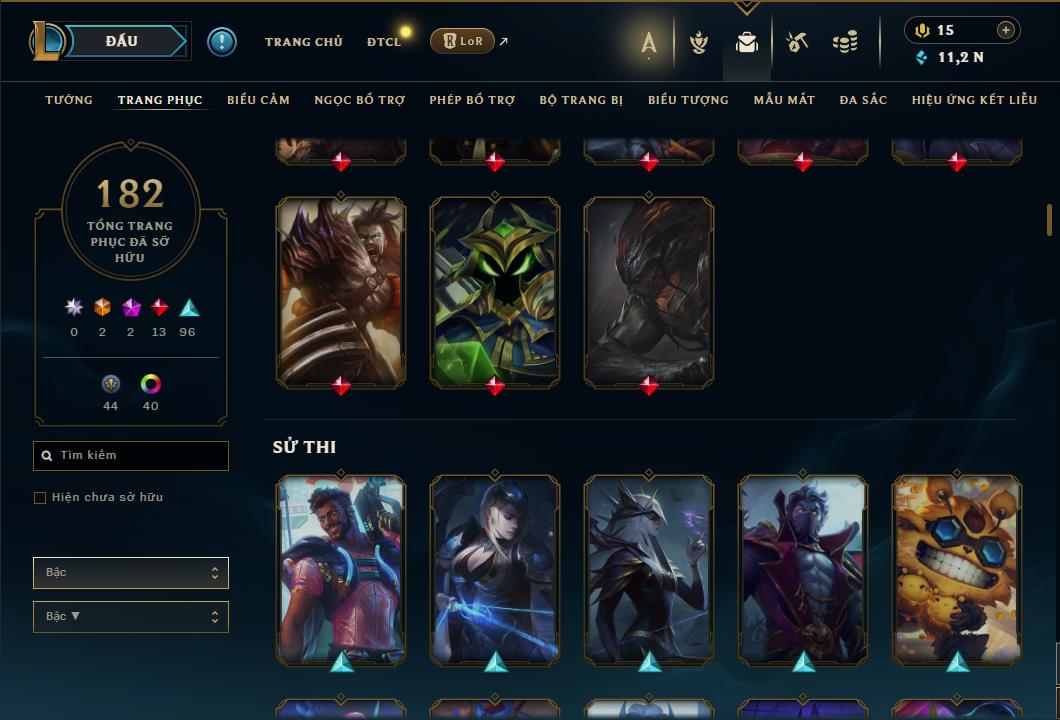Switch to the TƯỚNG tab
This screenshot has width=1060, height=720.
69,100
